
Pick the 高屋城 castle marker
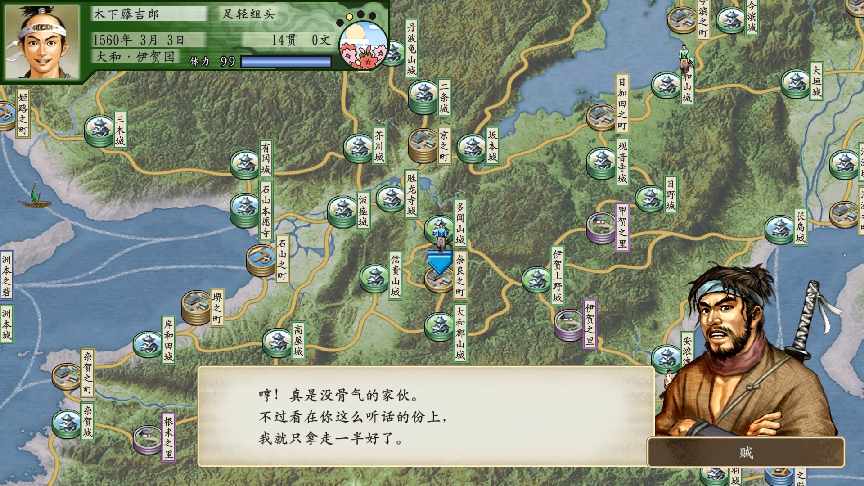tap(277, 343)
